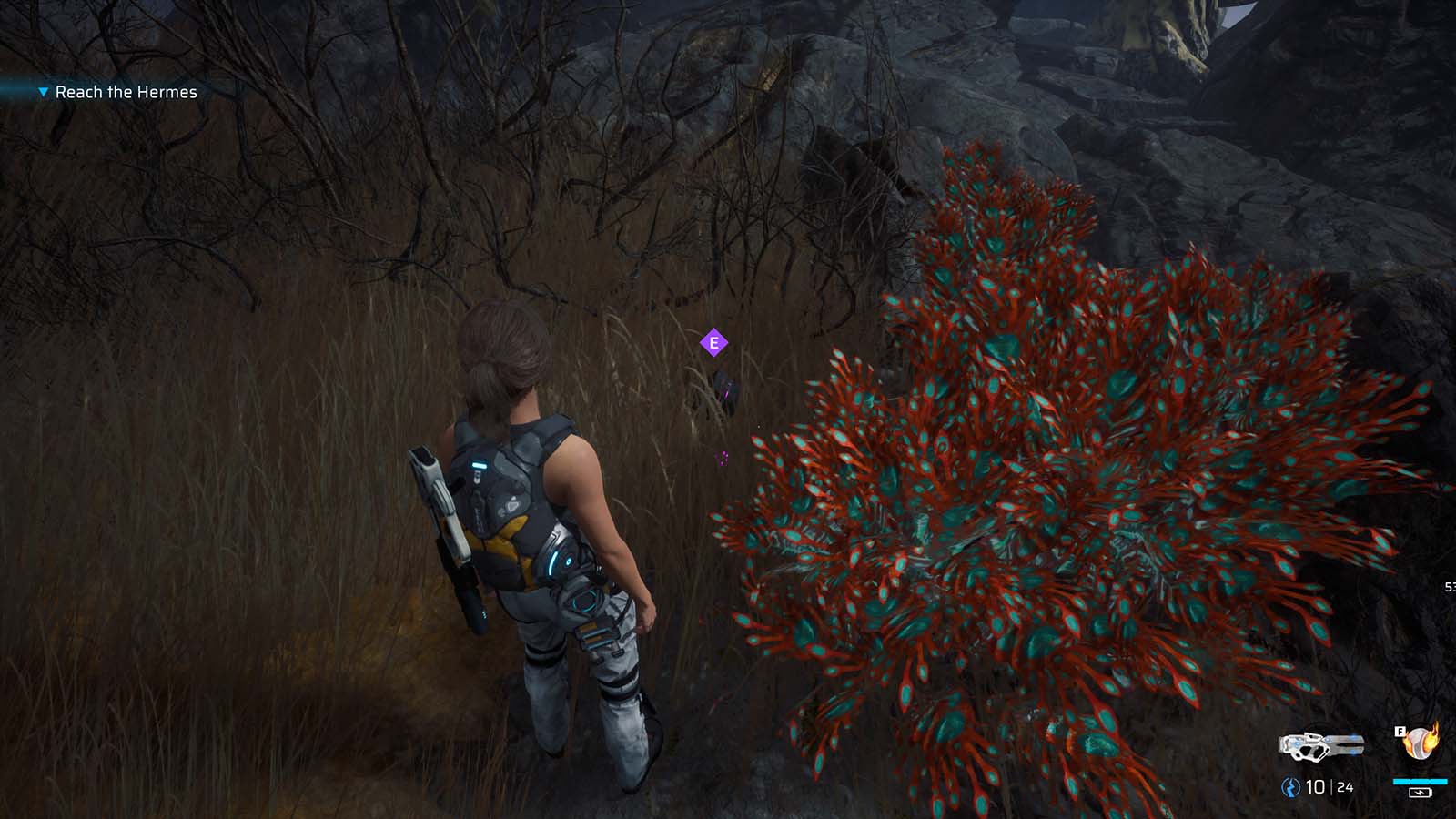The width and height of the screenshot is (1456, 819).
Task: Click the F keybind badge
Action: click(x=1400, y=731)
